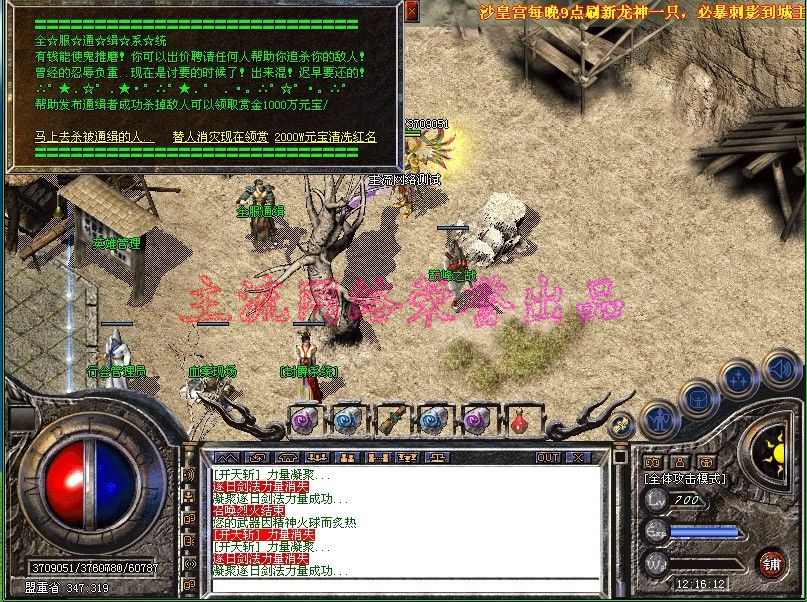Screen dimensions: 807x602
Task: Toggle the sound speaker button
Action: click(782, 368)
